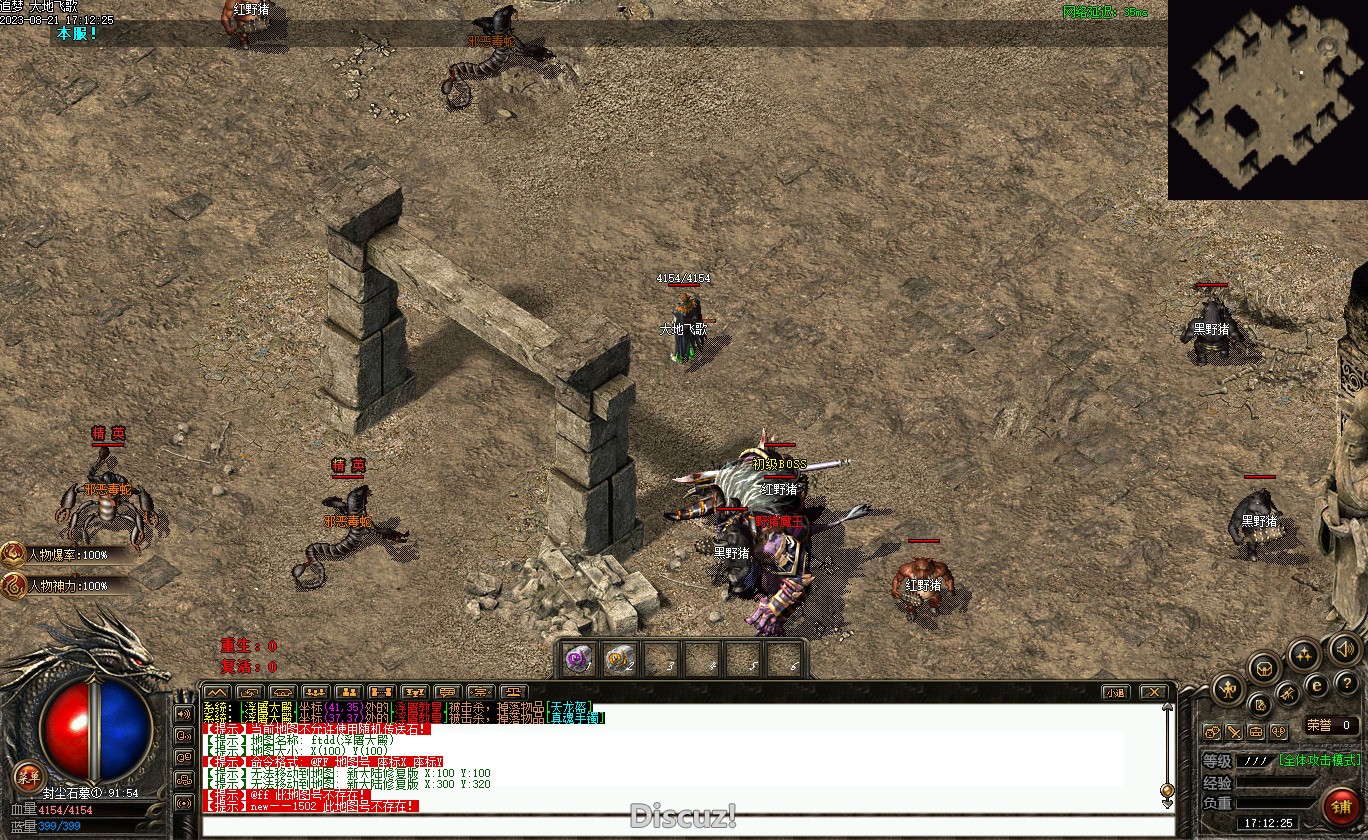Click the 小退 logout button

tap(1116, 692)
